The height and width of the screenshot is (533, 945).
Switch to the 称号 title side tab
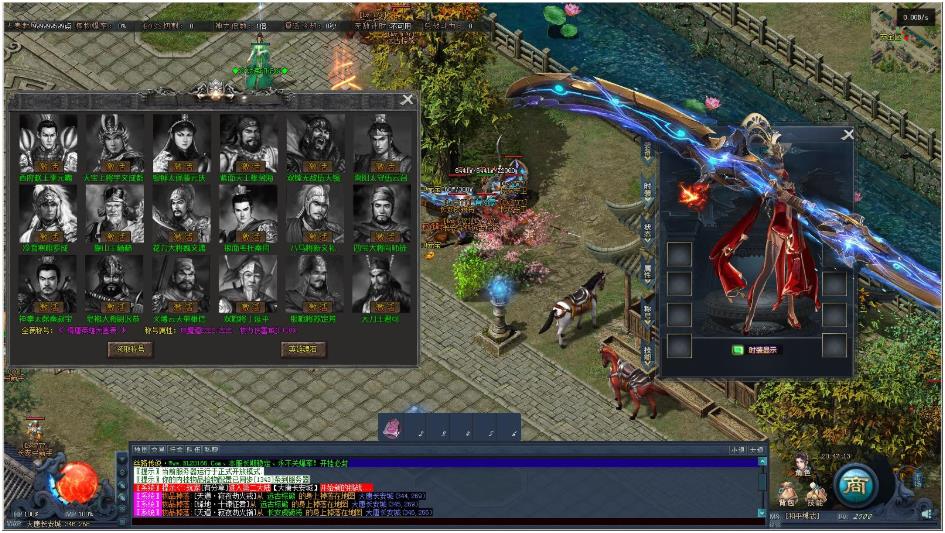point(648,311)
